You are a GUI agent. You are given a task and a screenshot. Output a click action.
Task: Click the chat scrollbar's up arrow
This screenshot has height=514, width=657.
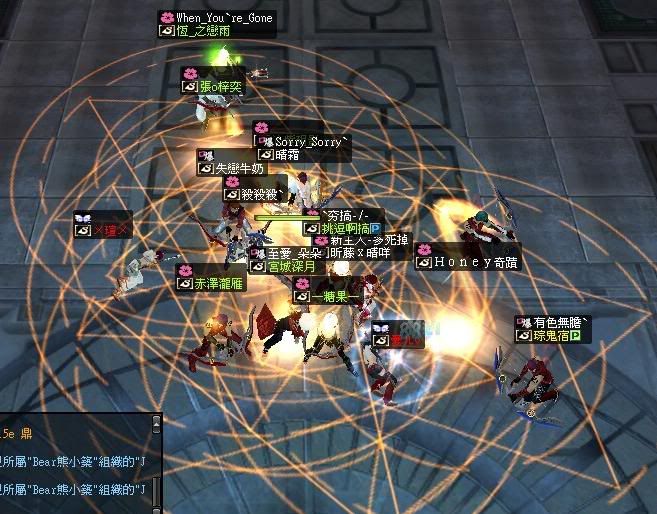tap(155, 422)
